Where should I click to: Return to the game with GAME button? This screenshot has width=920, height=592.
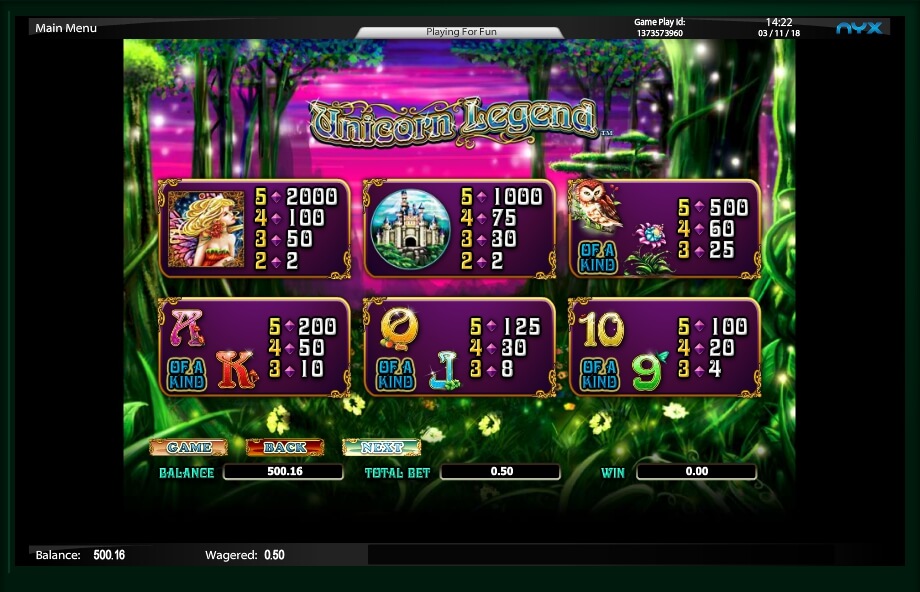coord(188,447)
